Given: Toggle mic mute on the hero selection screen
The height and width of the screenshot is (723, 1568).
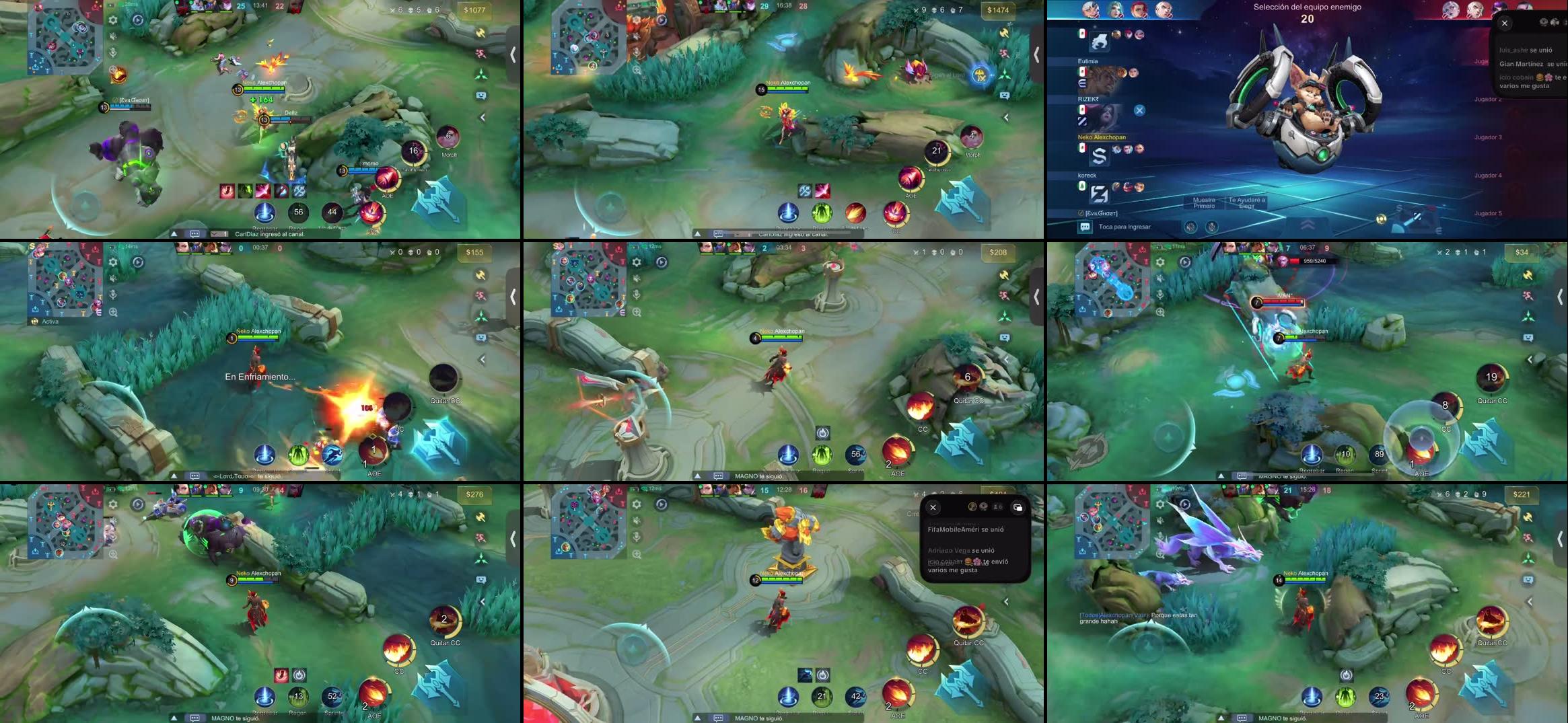Looking at the screenshot, I should [1211, 227].
